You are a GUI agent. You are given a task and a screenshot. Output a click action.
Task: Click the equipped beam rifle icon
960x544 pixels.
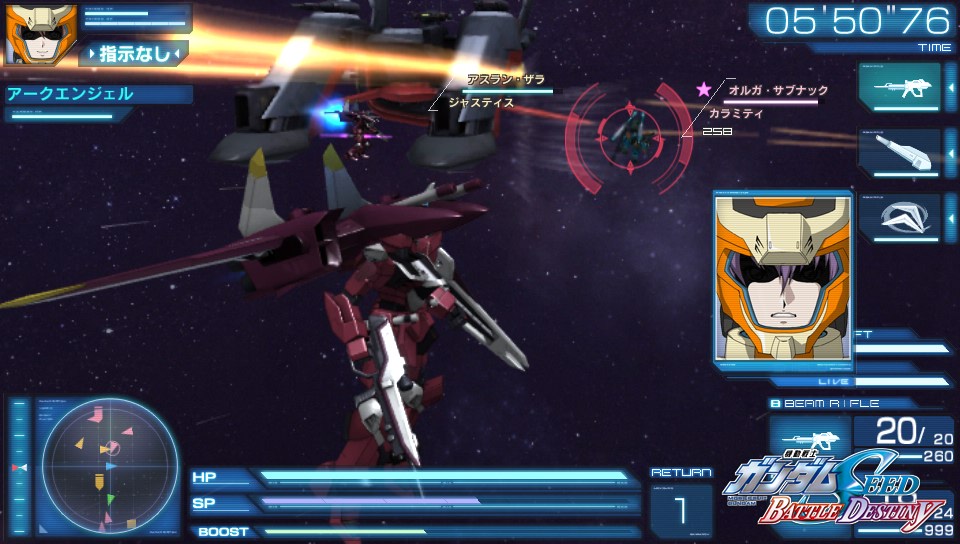point(808,441)
